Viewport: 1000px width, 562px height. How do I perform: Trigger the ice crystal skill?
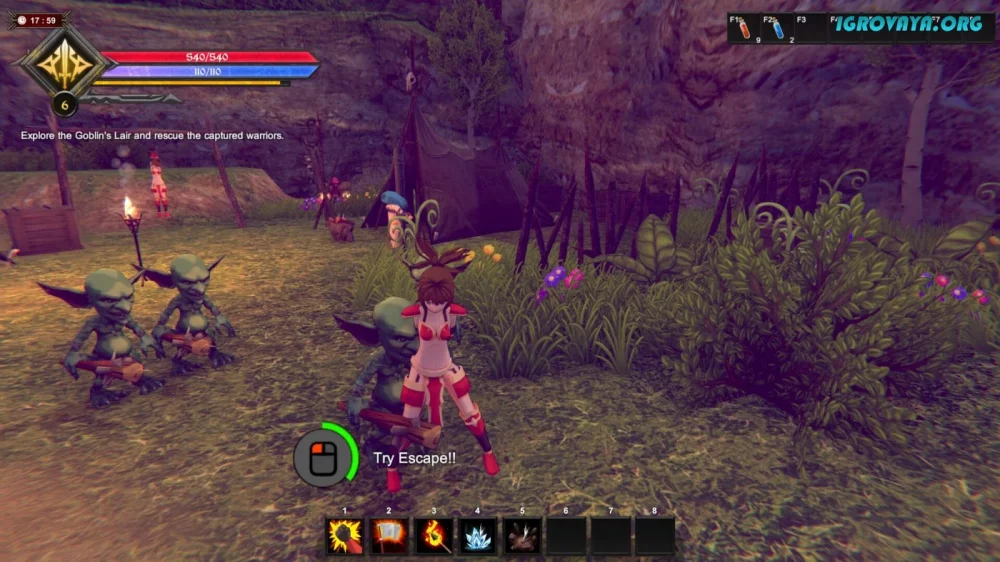point(478,537)
